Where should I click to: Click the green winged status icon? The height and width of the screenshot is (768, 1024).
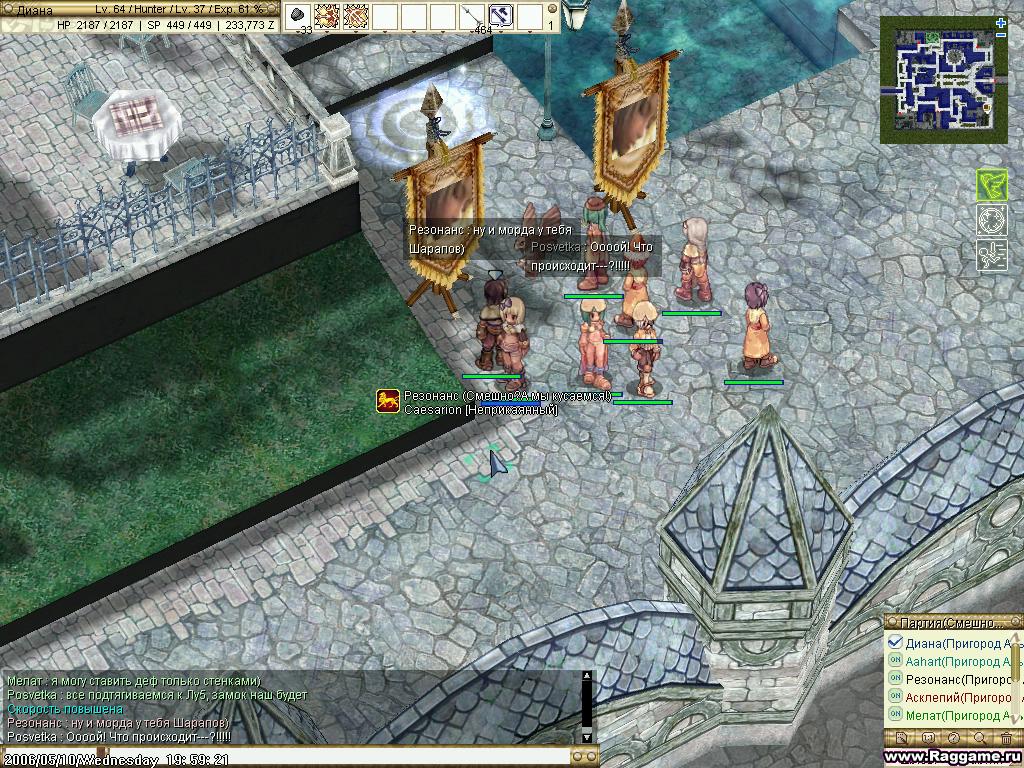tap(991, 185)
